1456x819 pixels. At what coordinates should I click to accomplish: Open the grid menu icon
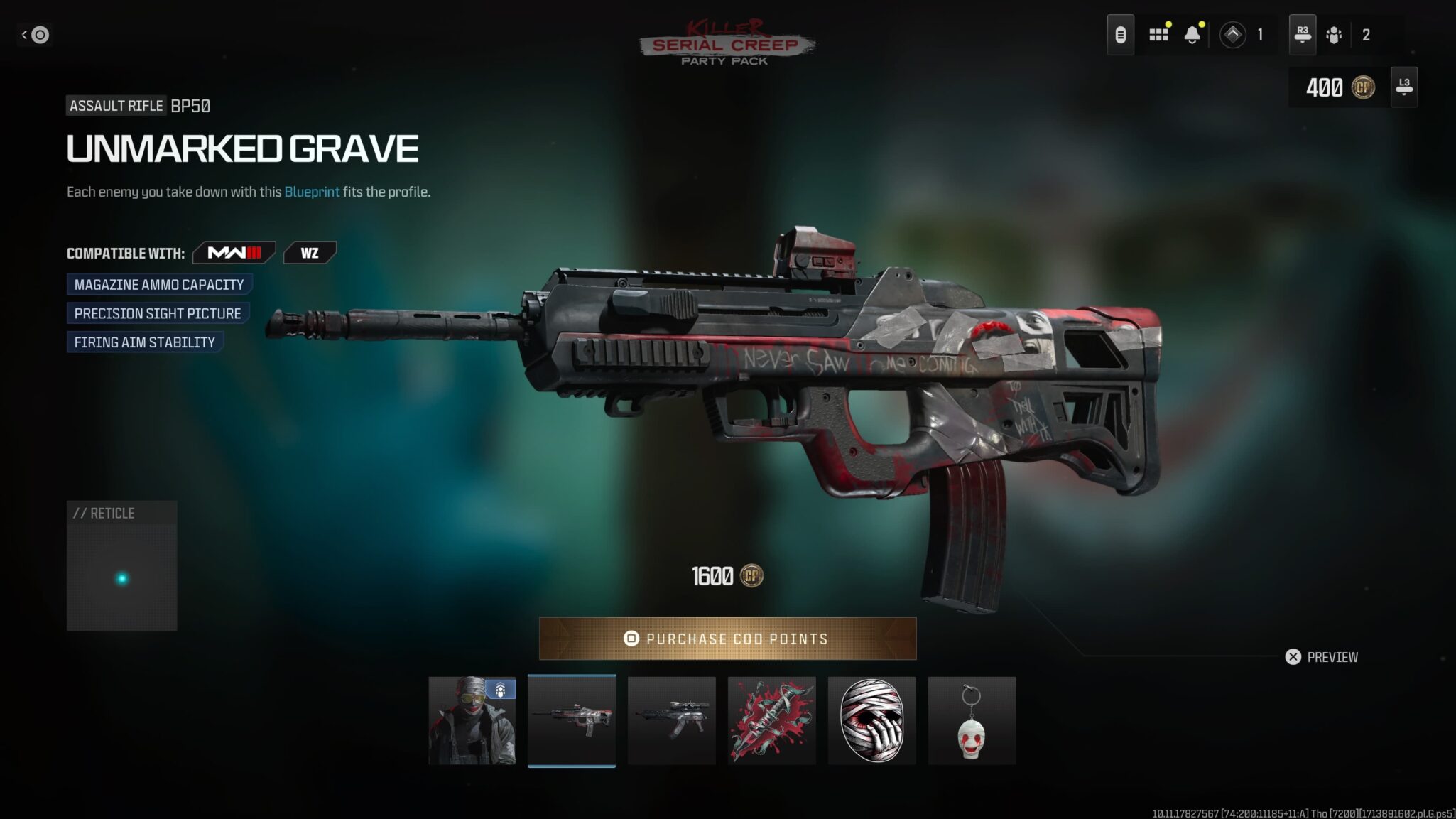pos(1158,34)
